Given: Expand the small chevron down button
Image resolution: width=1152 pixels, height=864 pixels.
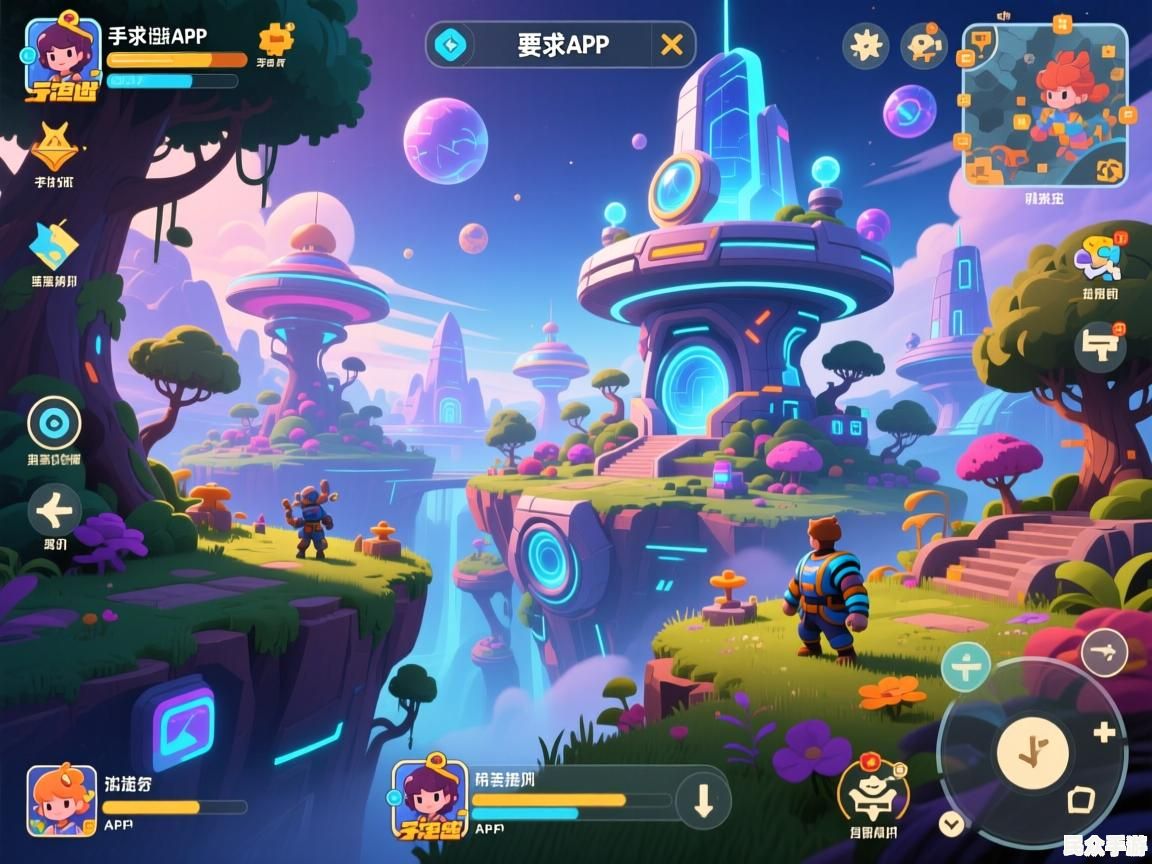Looking at the screenshot, I should point(951,824).
